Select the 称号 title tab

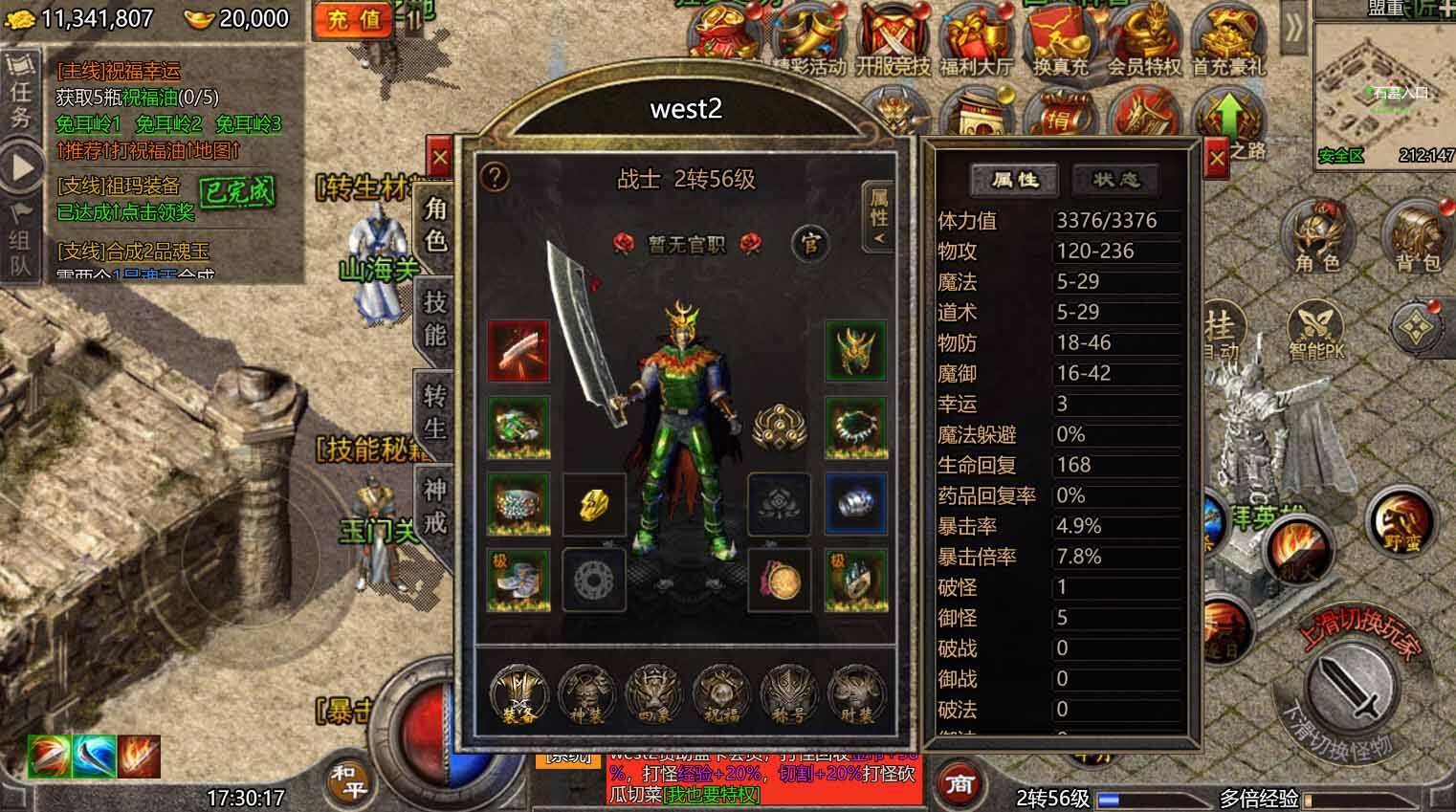point(787,693)
